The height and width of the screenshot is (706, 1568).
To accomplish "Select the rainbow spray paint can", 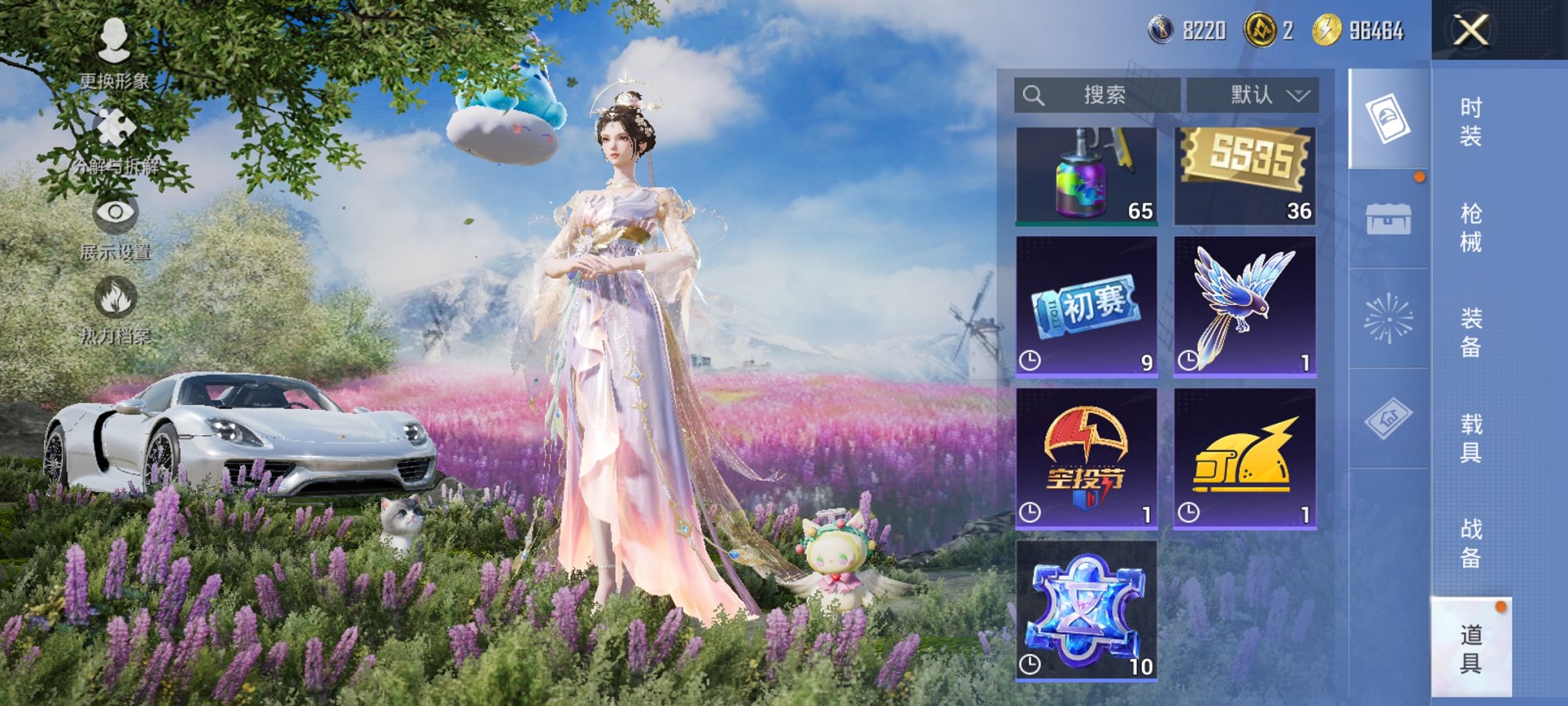I will [x=1085, y=173].
